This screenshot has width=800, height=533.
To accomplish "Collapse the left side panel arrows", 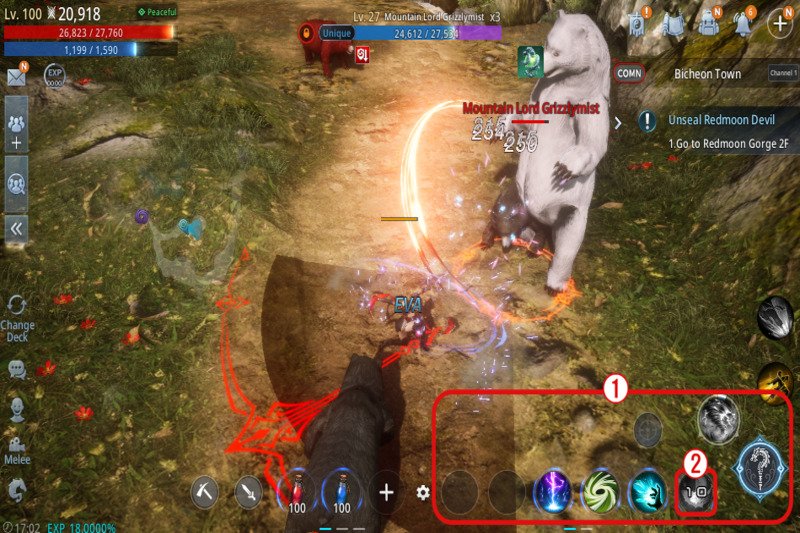I will click(x=17, y=228).
